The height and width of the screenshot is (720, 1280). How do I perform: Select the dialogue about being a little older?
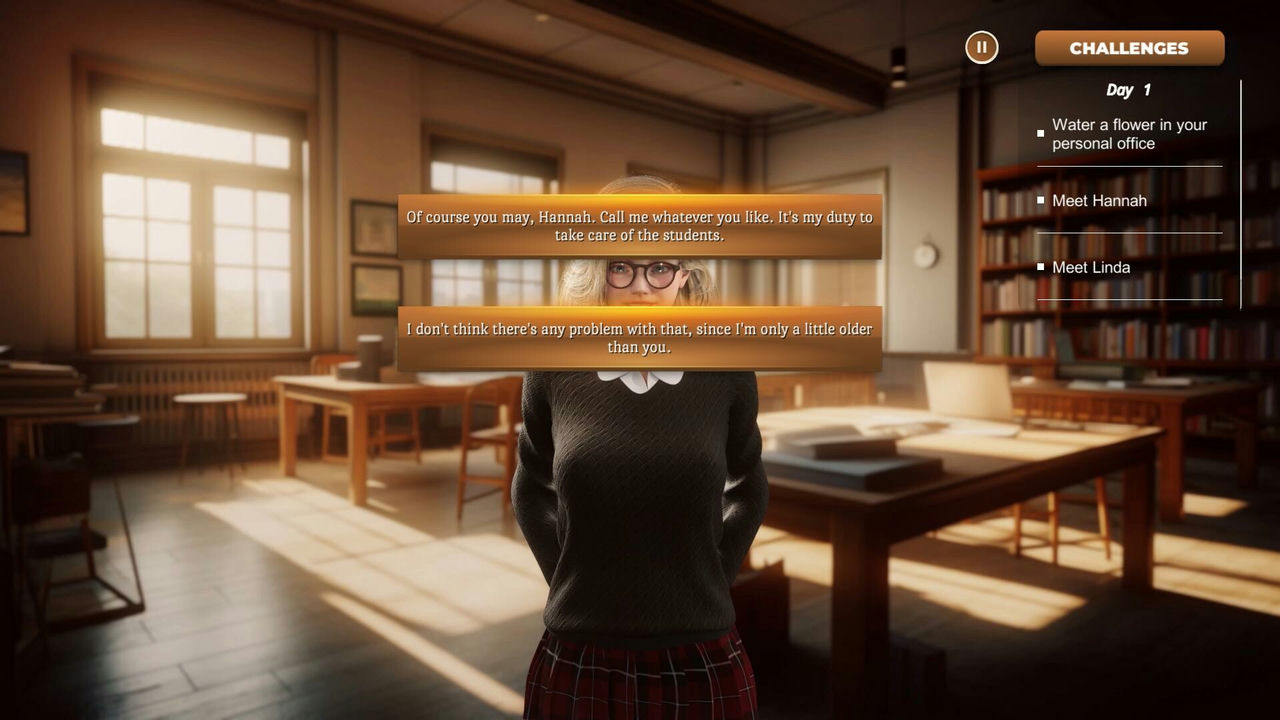639,338
